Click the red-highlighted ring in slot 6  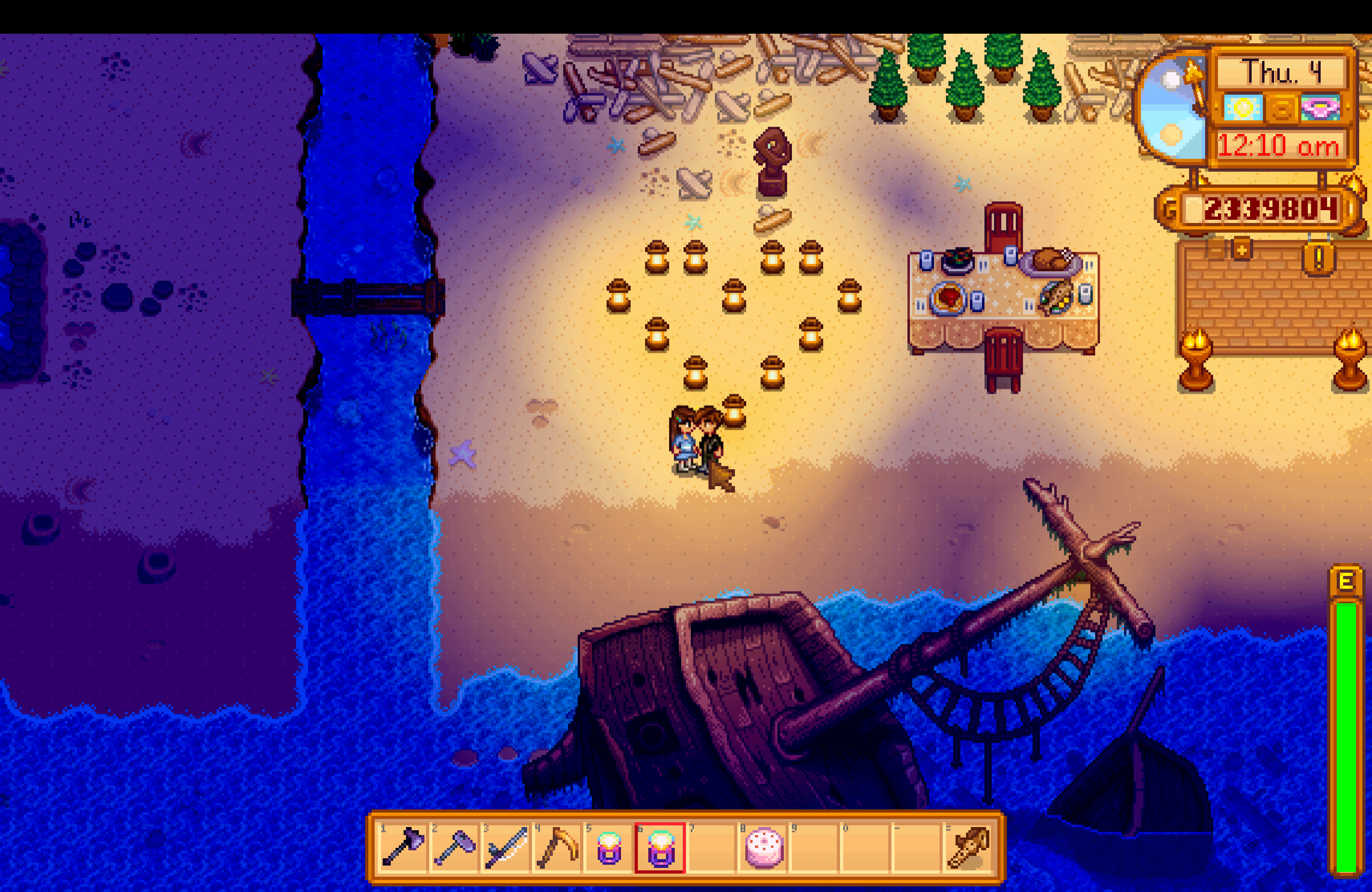pos(660,847)
